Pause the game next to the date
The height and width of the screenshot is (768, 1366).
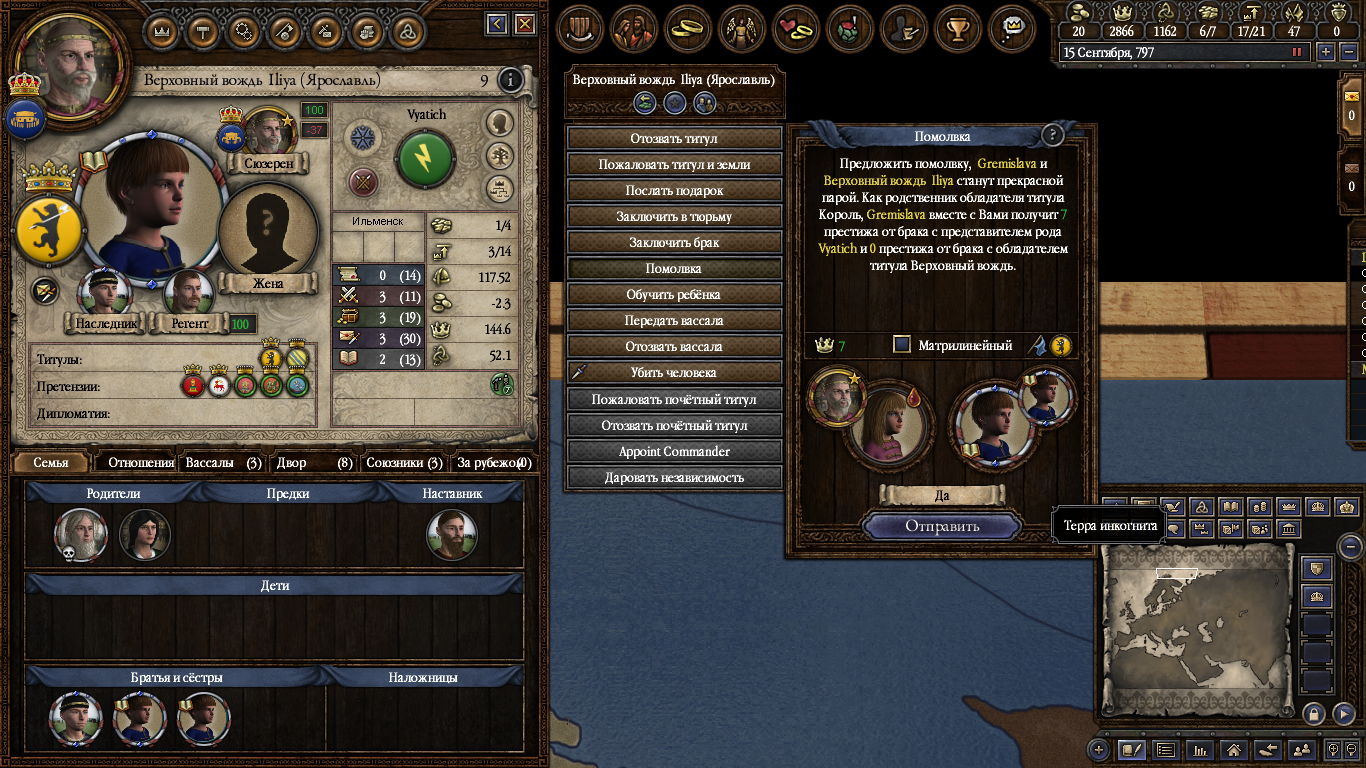tap(1297, 52)
